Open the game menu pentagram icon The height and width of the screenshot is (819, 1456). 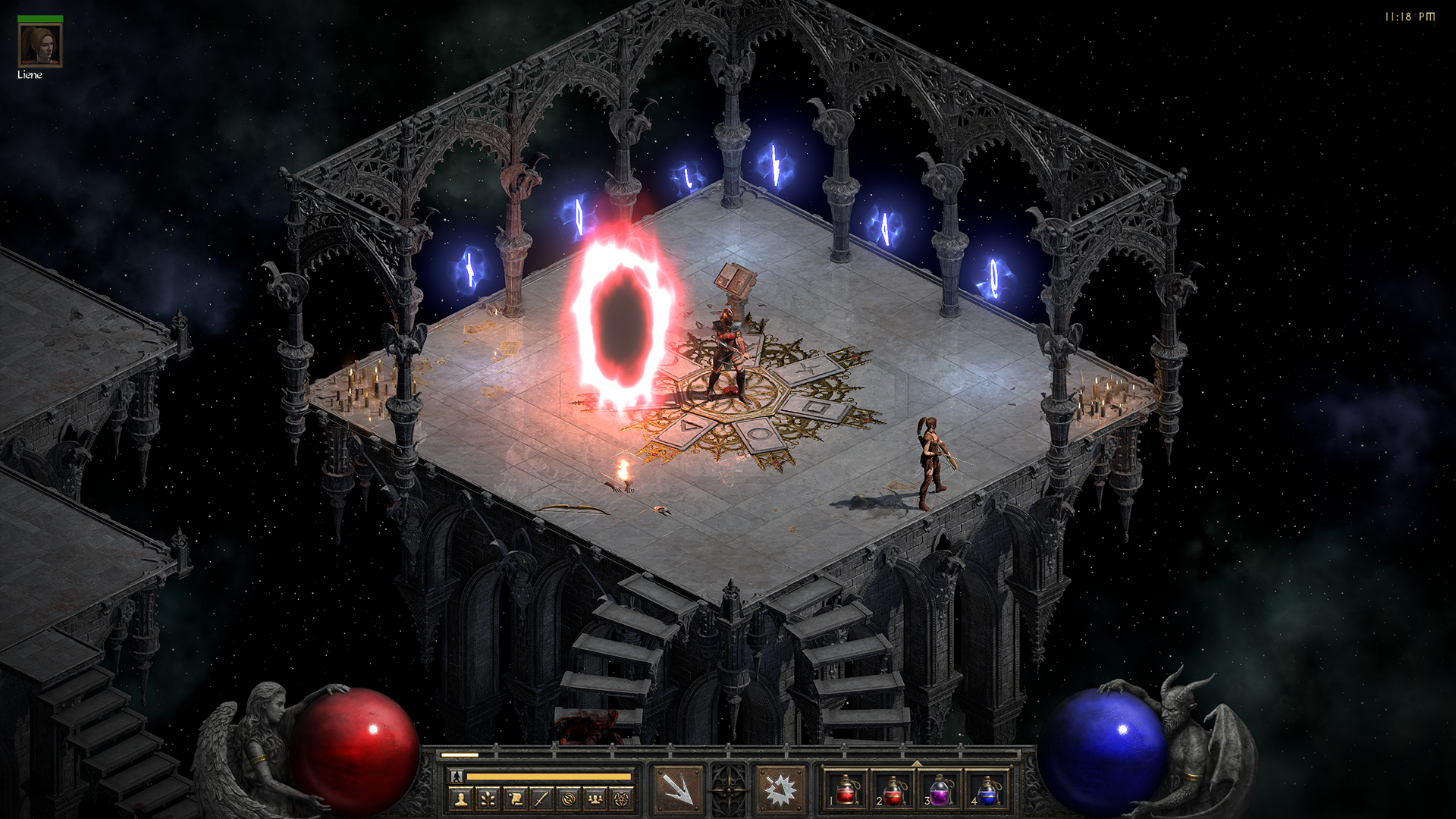[x=622, y=799]
